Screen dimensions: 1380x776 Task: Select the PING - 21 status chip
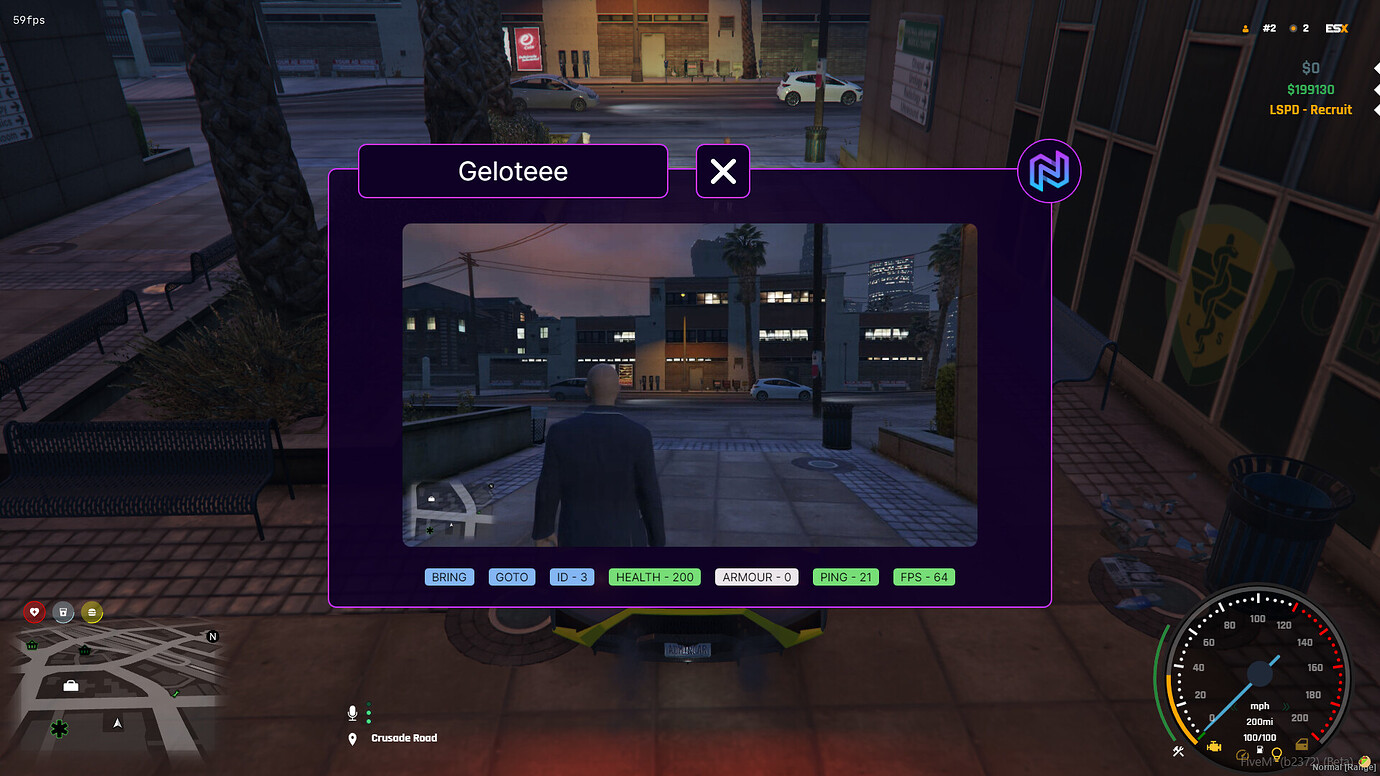pos(845,576)
